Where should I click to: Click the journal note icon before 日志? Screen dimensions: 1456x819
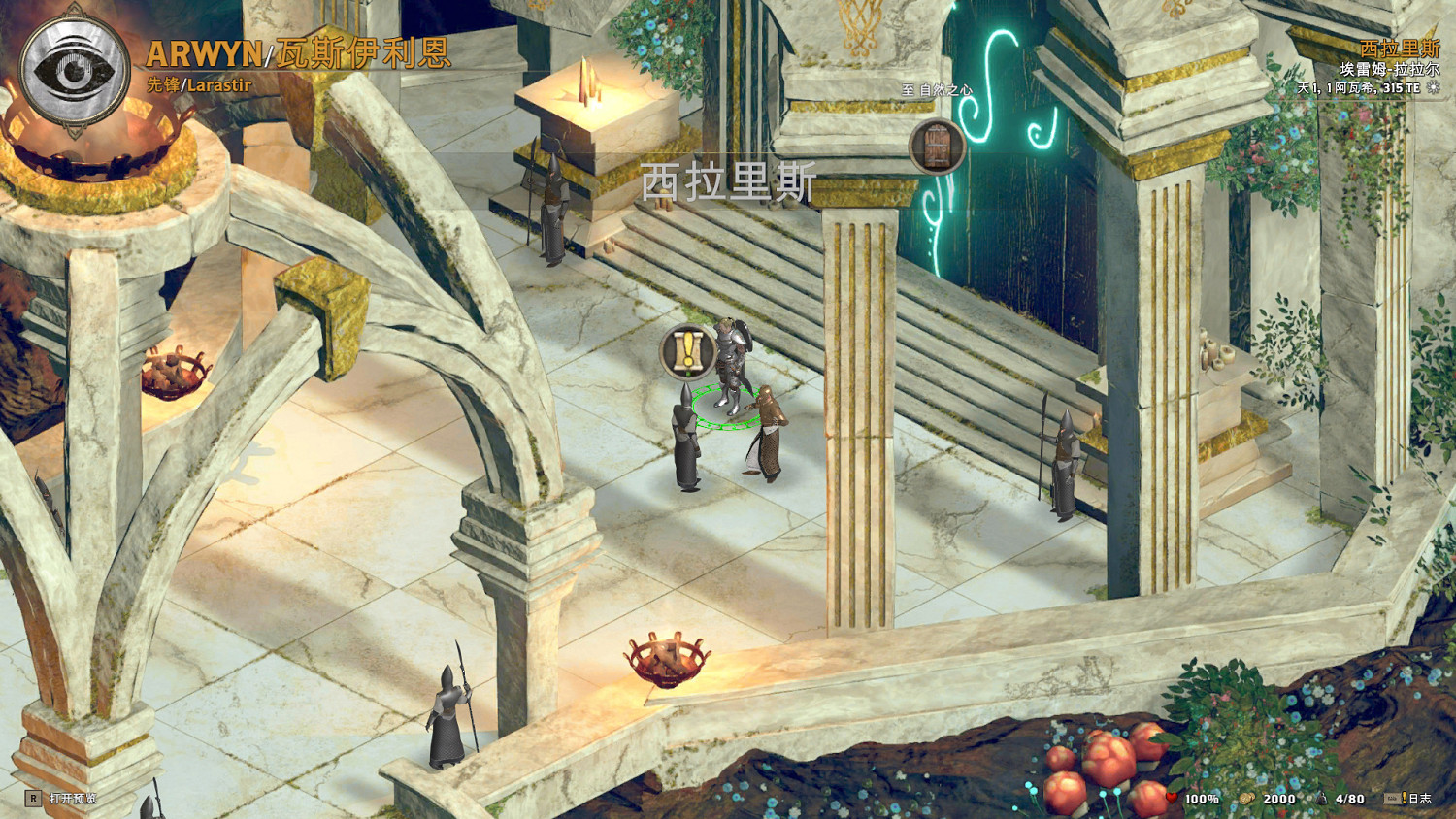pos(1390,799)
